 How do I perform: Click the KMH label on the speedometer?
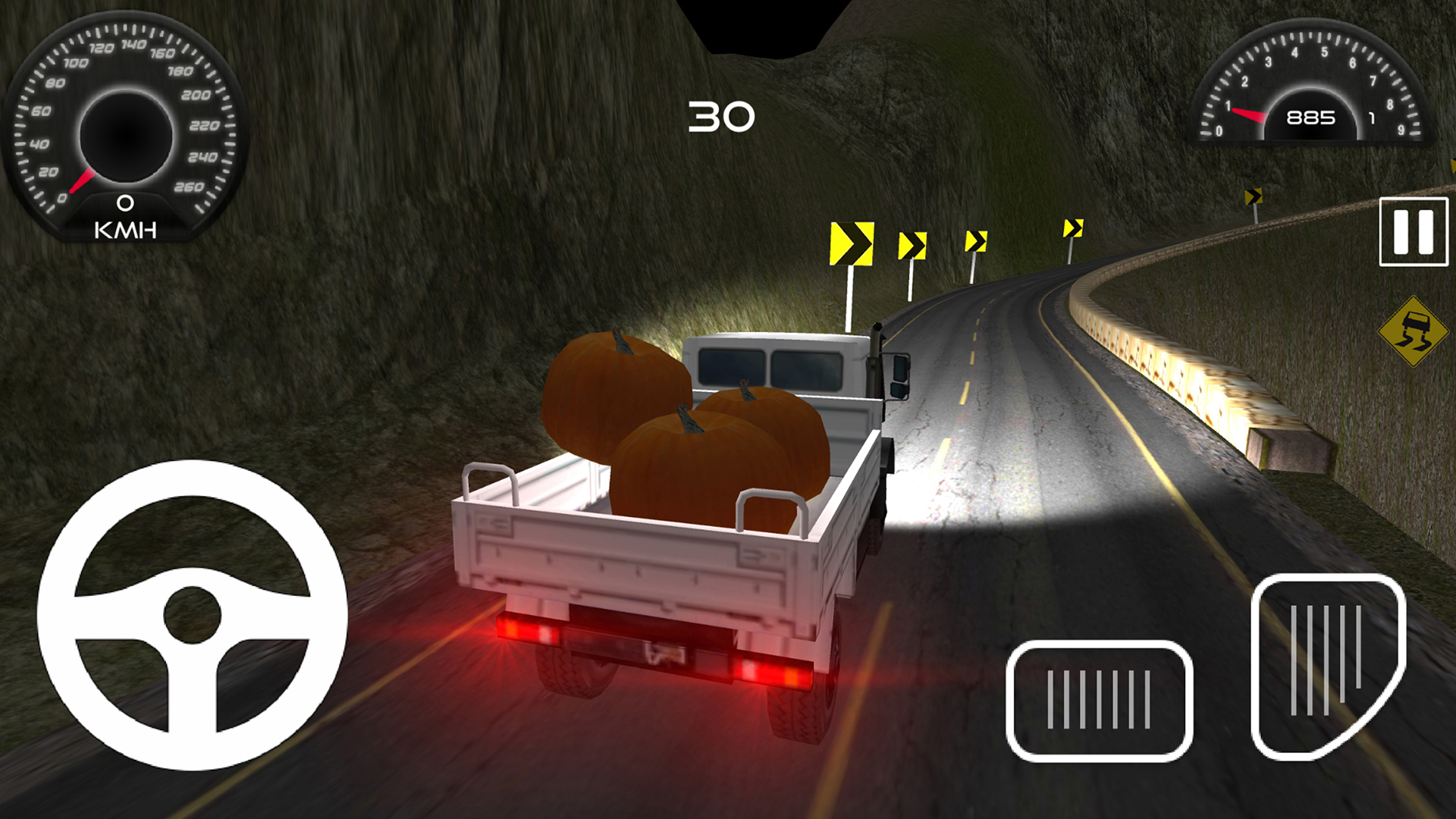click(x=125, y=227)
